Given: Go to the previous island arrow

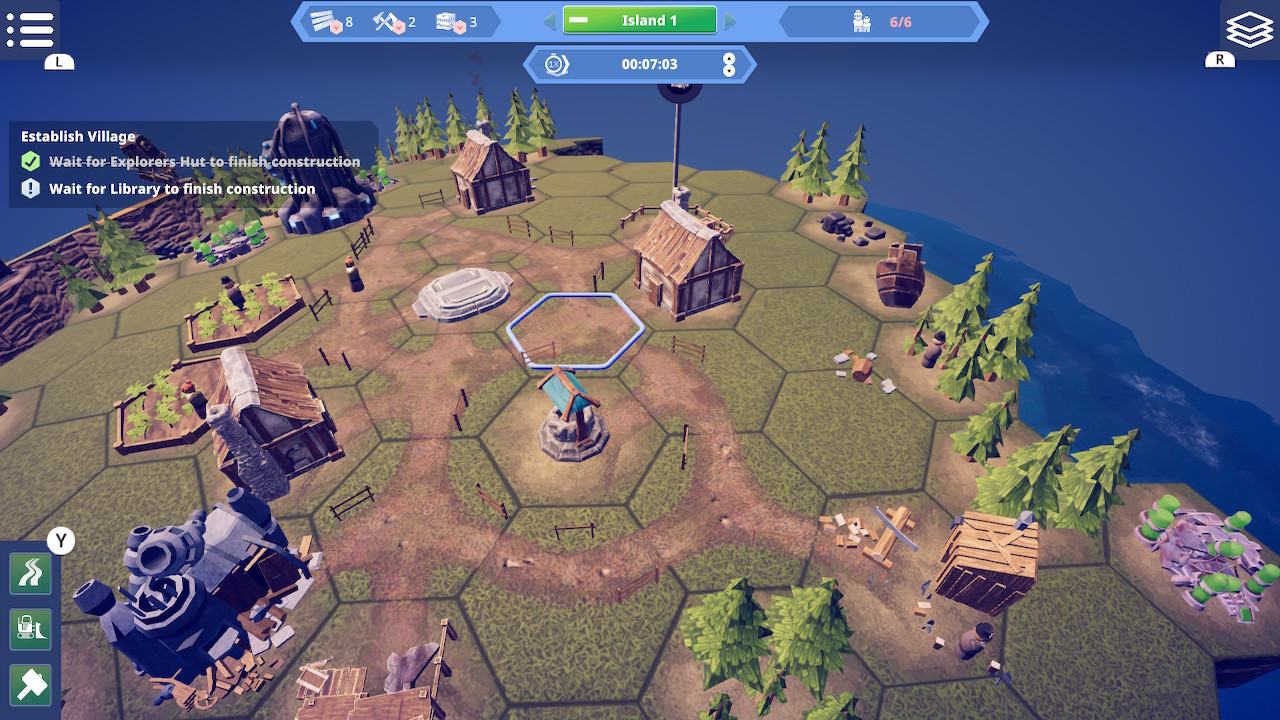Looking at the screenshot, I should [x=549, y=21].
